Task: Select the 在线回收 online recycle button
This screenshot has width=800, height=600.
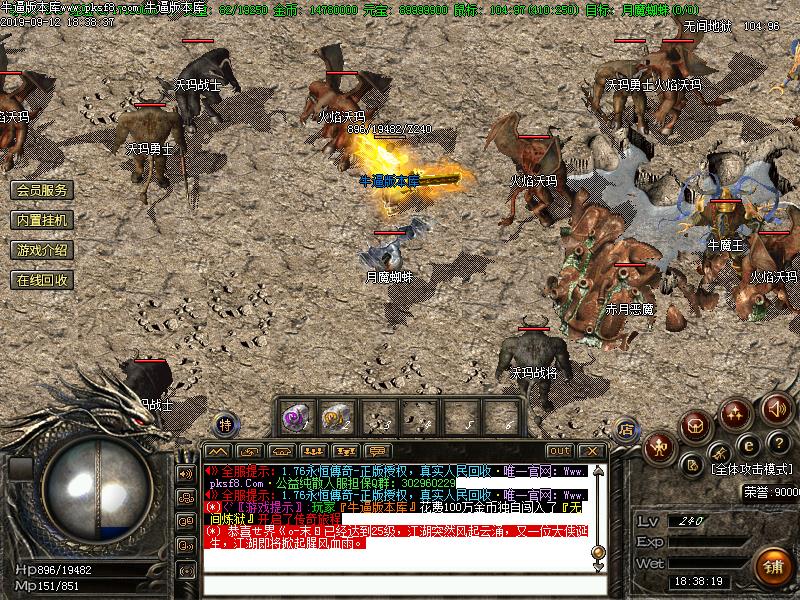Action: [x=42, y=280]
